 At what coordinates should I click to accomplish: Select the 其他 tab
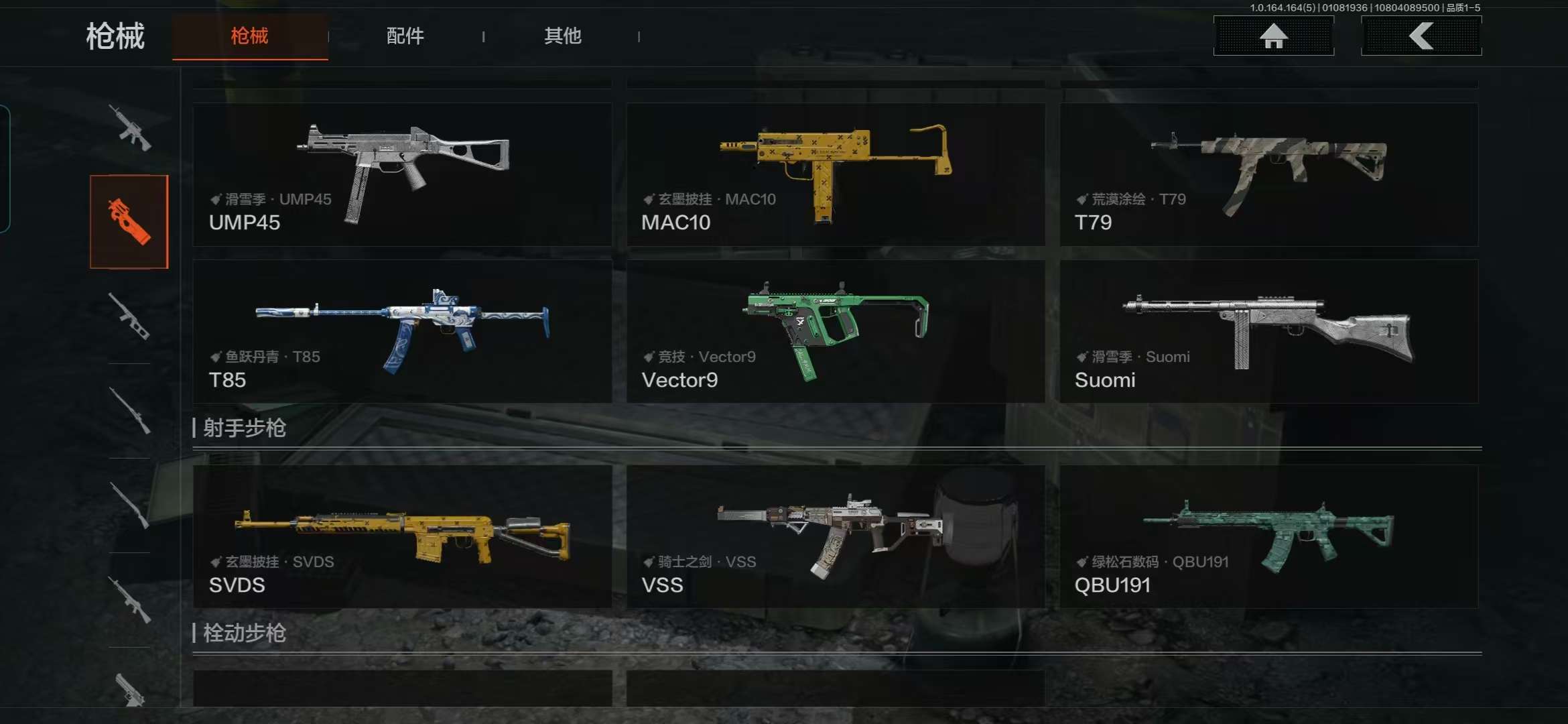[x=562, y=36]
